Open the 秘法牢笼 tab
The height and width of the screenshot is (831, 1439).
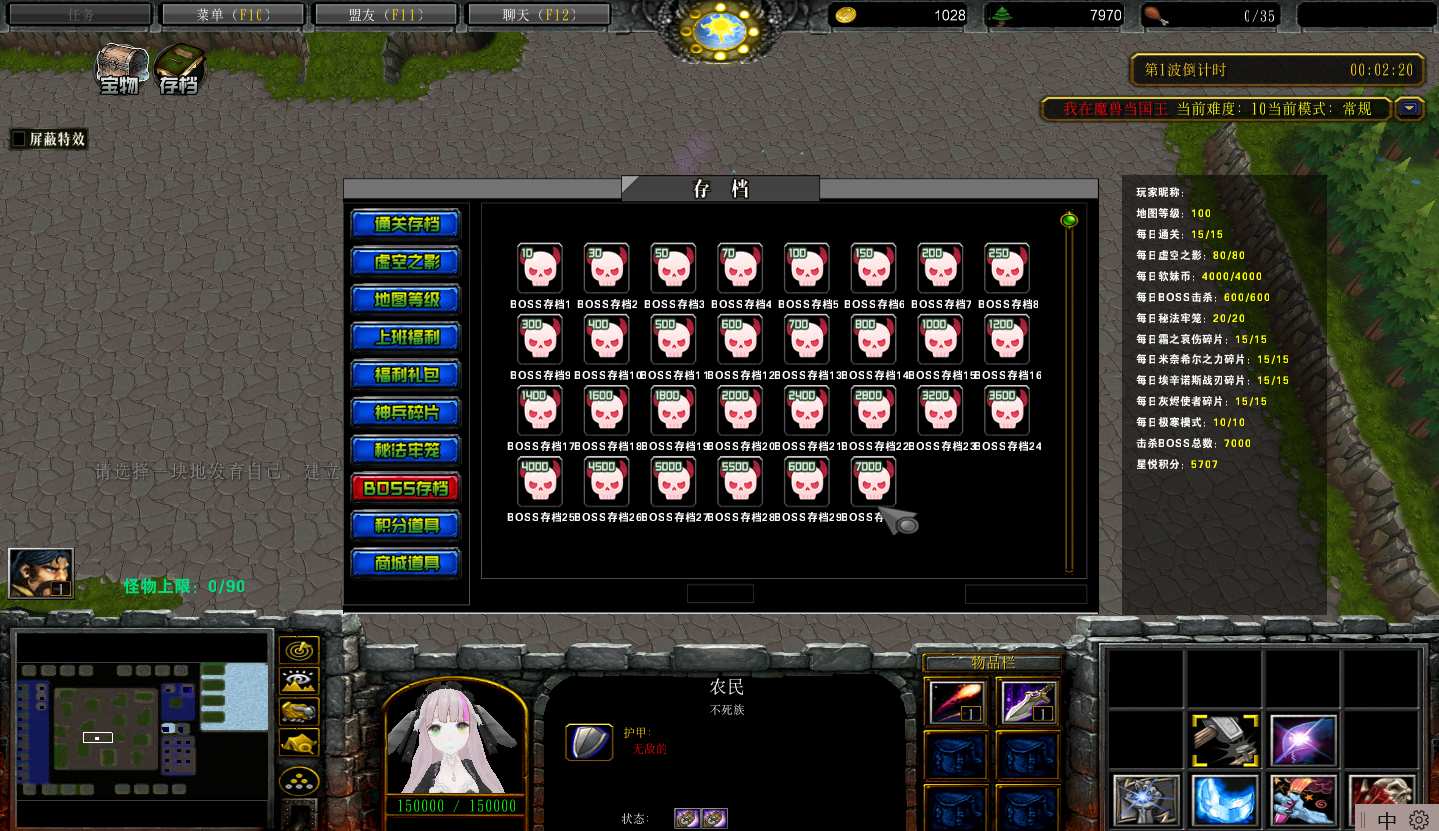point(405,450)
